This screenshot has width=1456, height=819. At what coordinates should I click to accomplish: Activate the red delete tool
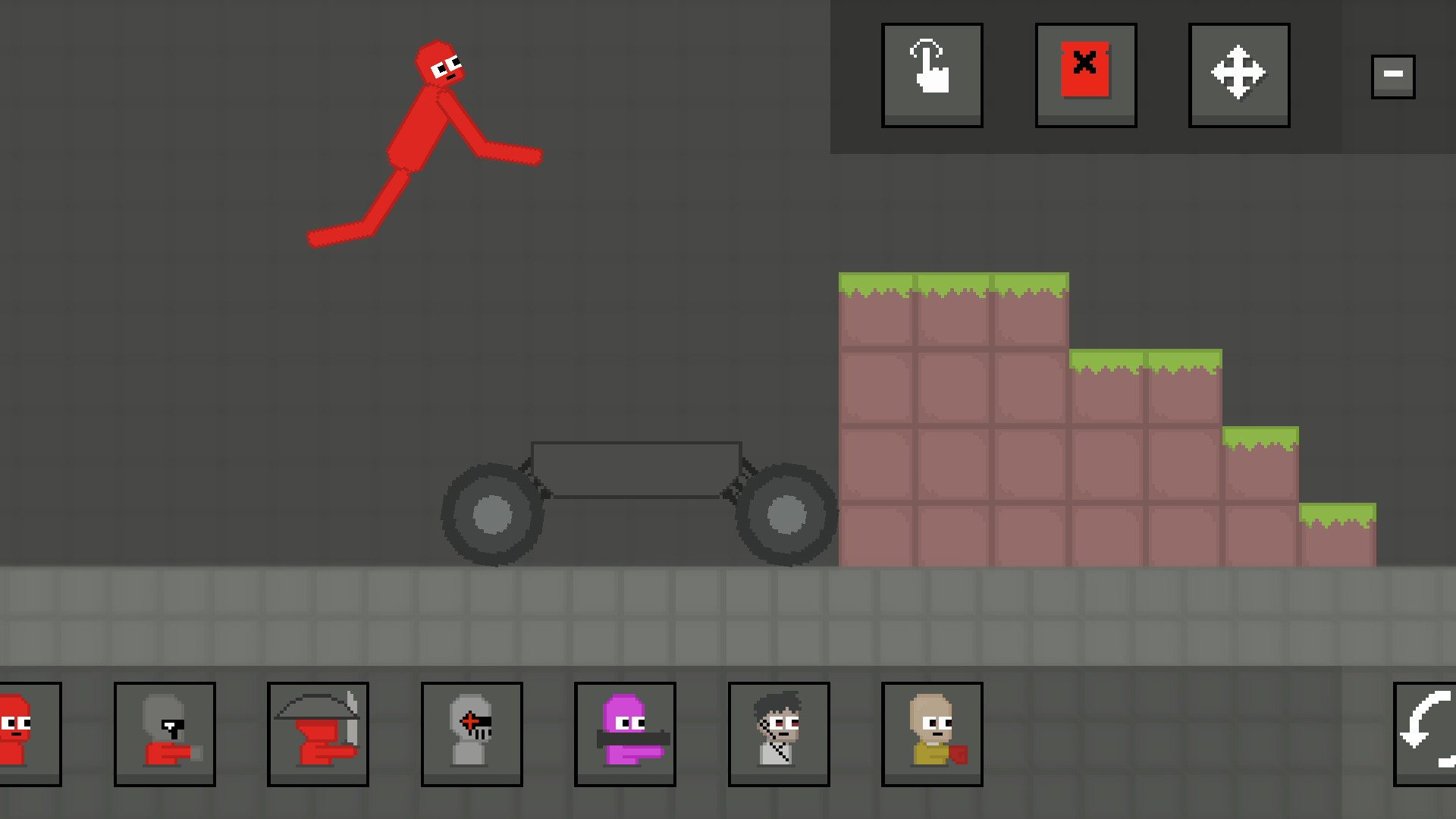click(1084, 74)
